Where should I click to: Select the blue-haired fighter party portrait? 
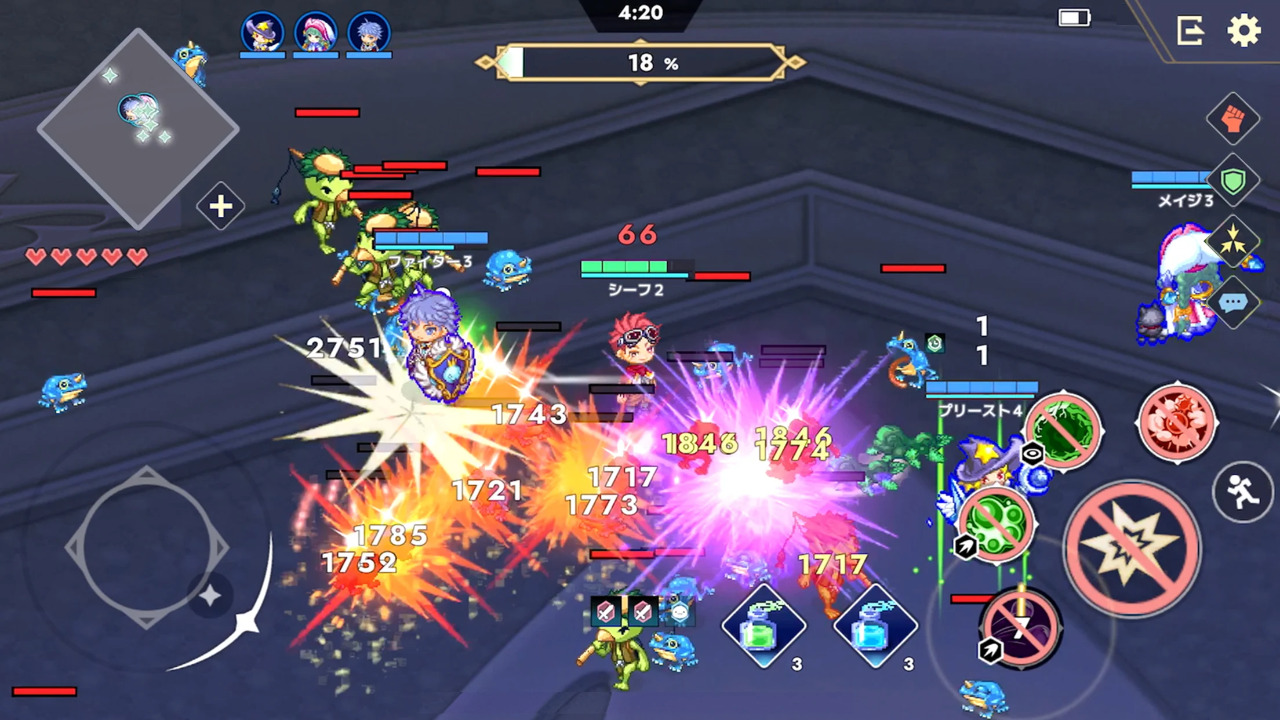[x=368, y=33]
